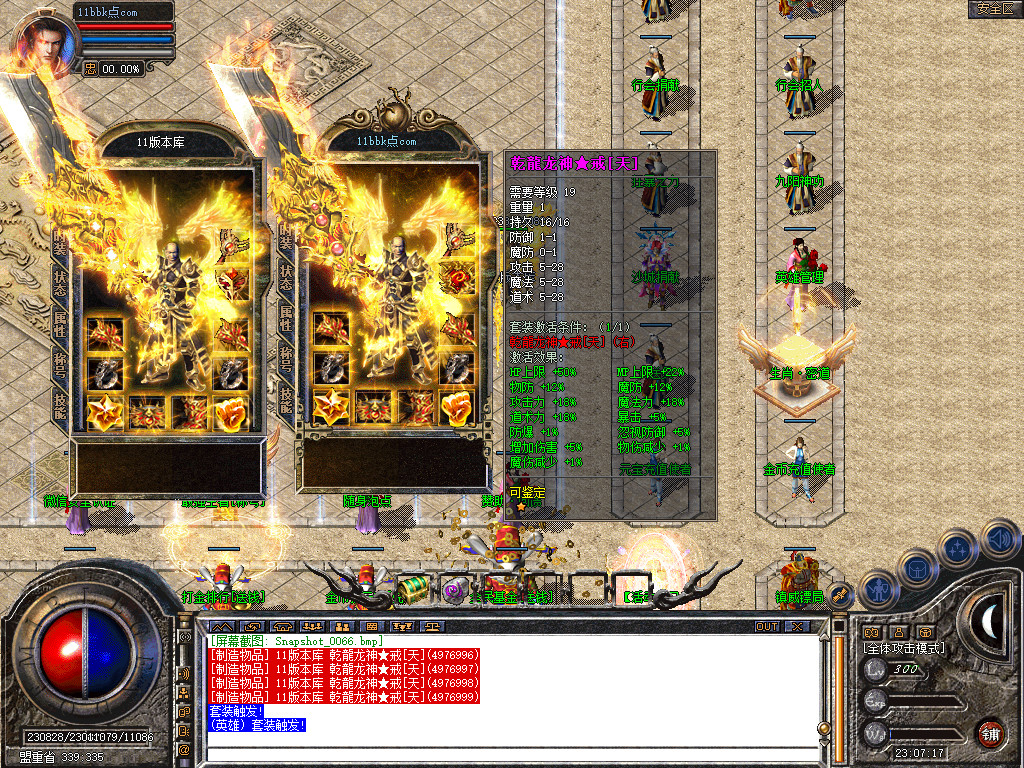Select golden star slot in 11版本库 panel
This screenshot has height=768, width=1024.
(x=104, y=411)
